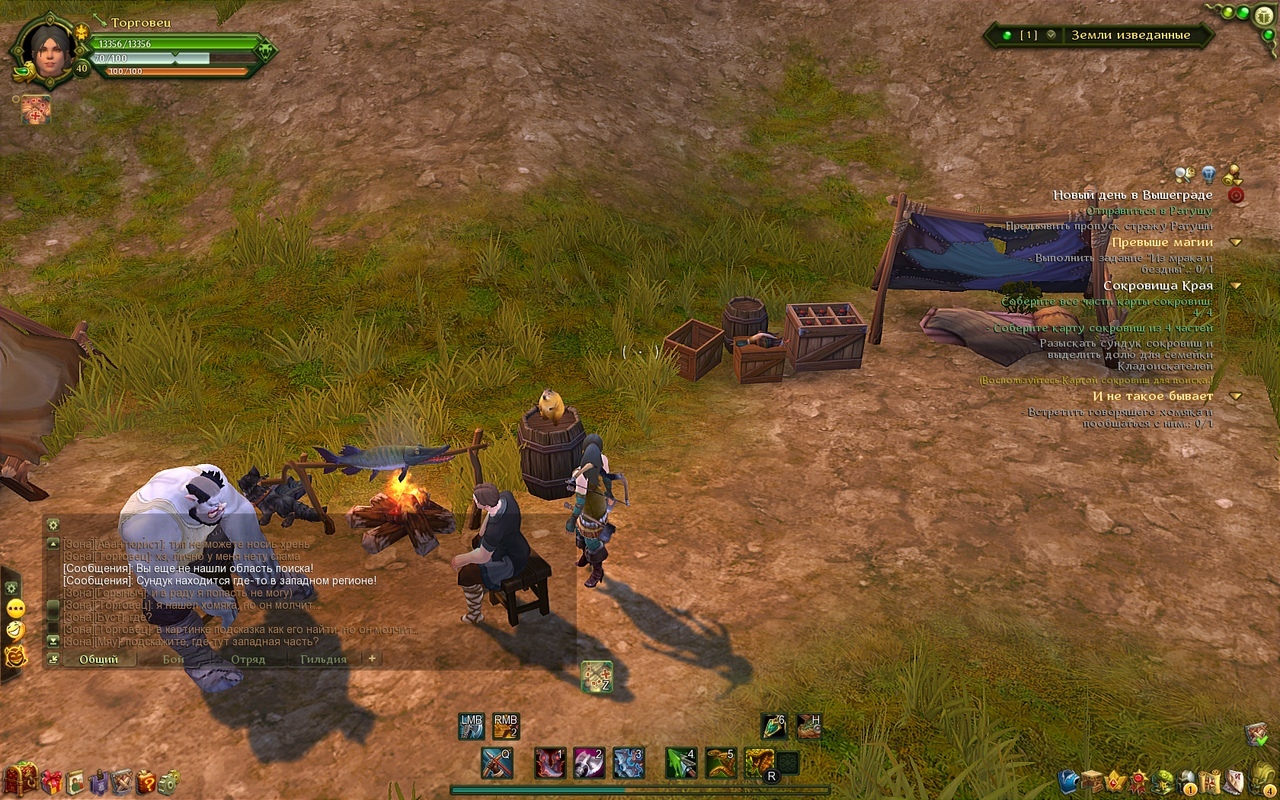The image size is (1280, 800).
Task: Switch to the Гильдия chat tab
Action: pos(323,659)
